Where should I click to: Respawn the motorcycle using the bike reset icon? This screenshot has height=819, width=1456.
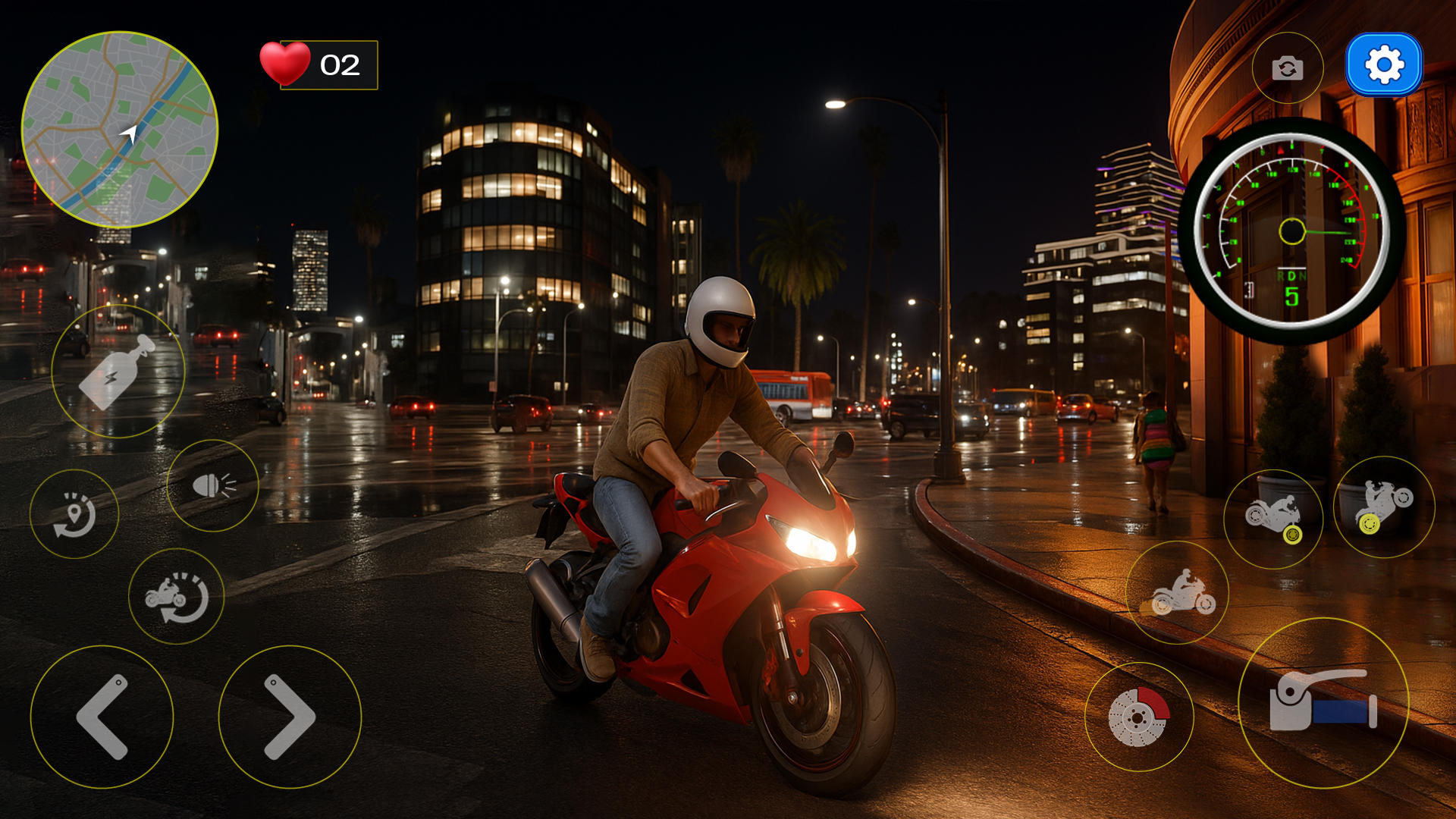[x=177, y=596]
